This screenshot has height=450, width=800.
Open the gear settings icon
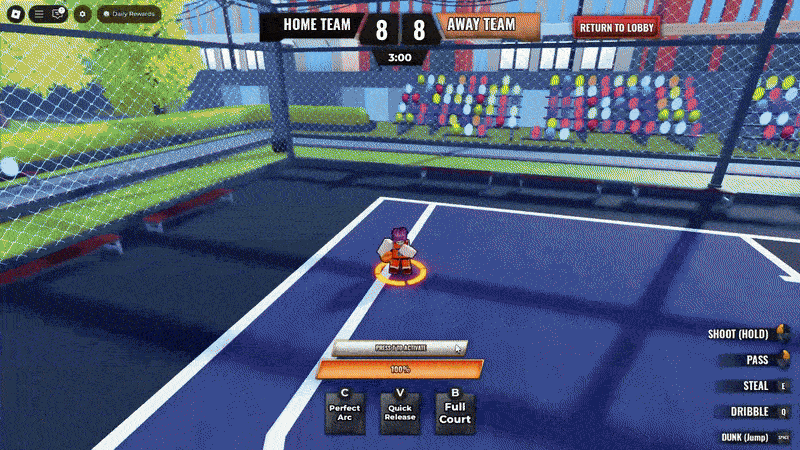click(x=82, y=15)
